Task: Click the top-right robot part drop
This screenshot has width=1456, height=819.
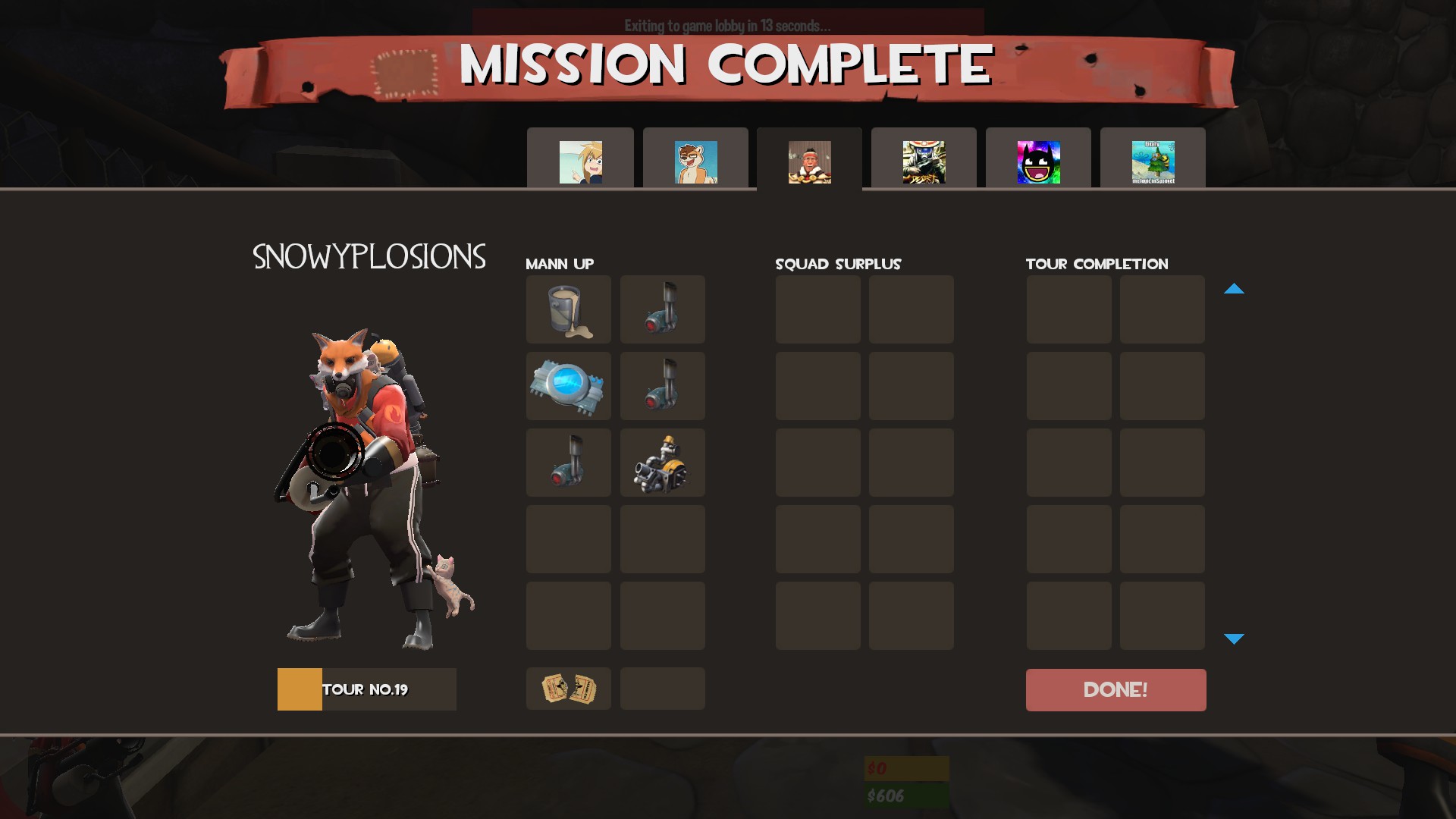Action: pos(662,309)
